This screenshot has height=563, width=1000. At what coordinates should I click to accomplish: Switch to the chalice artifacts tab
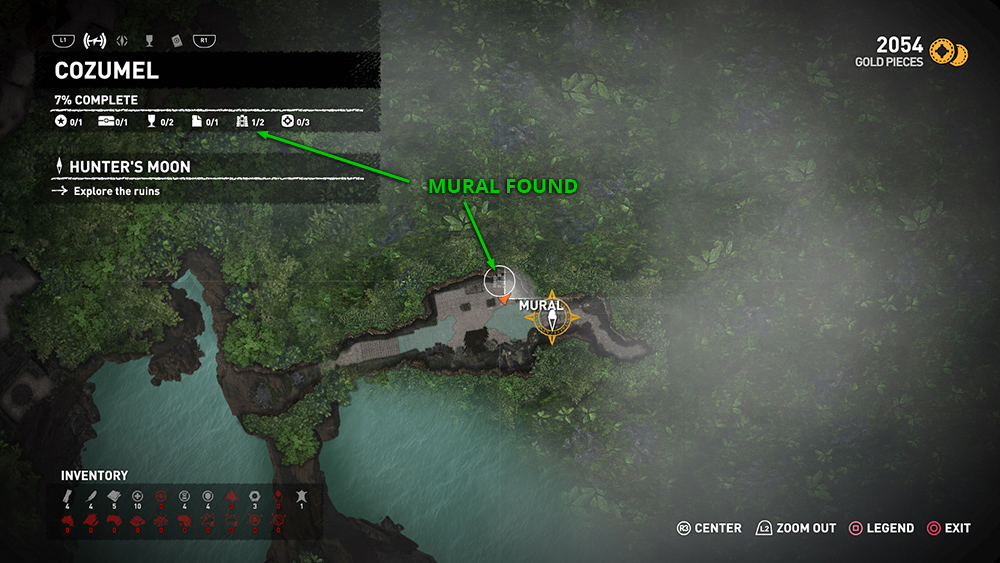[x=149, y=41]
